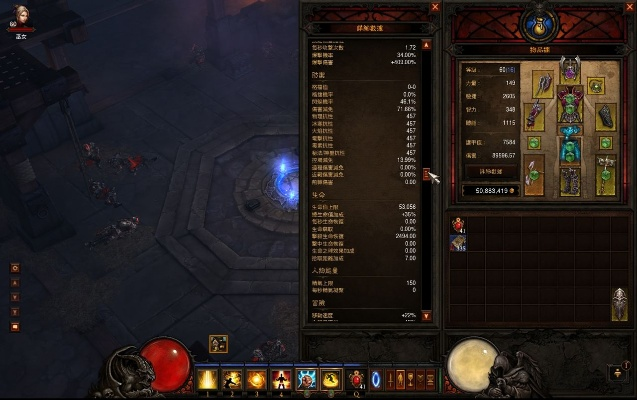Close the inventory window

tap(629, 8)
